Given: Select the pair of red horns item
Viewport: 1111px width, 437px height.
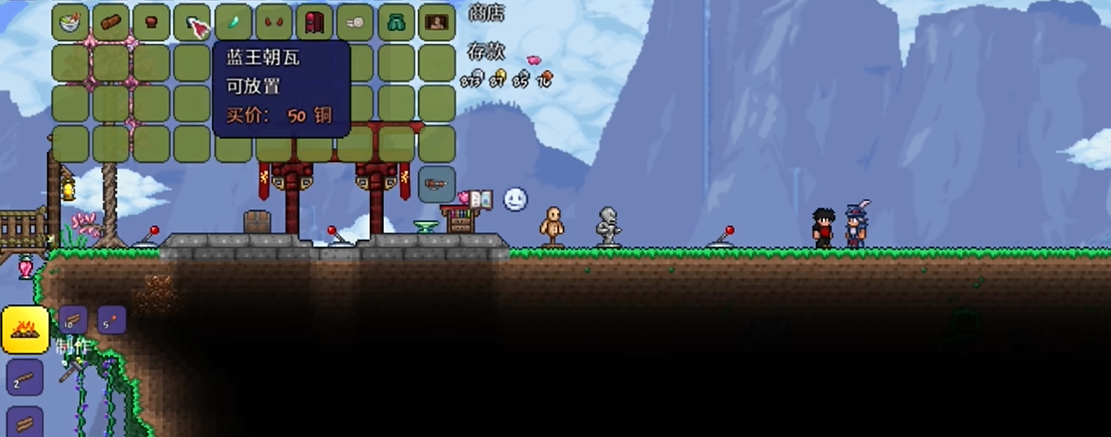Looking at the screenshot, I should 274,22.
